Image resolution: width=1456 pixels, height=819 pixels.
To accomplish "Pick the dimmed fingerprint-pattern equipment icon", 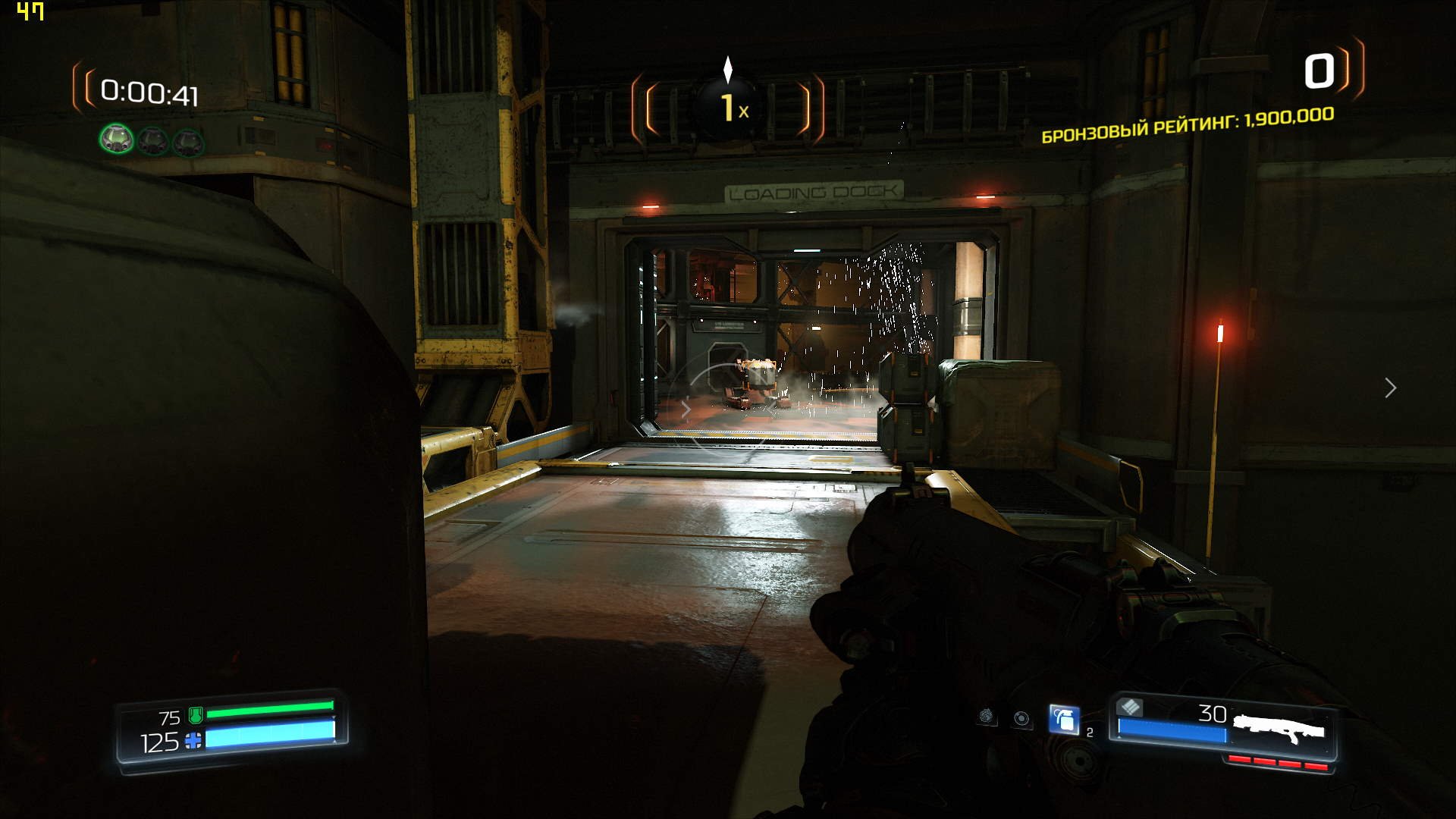I will click(x=987, y=716).
